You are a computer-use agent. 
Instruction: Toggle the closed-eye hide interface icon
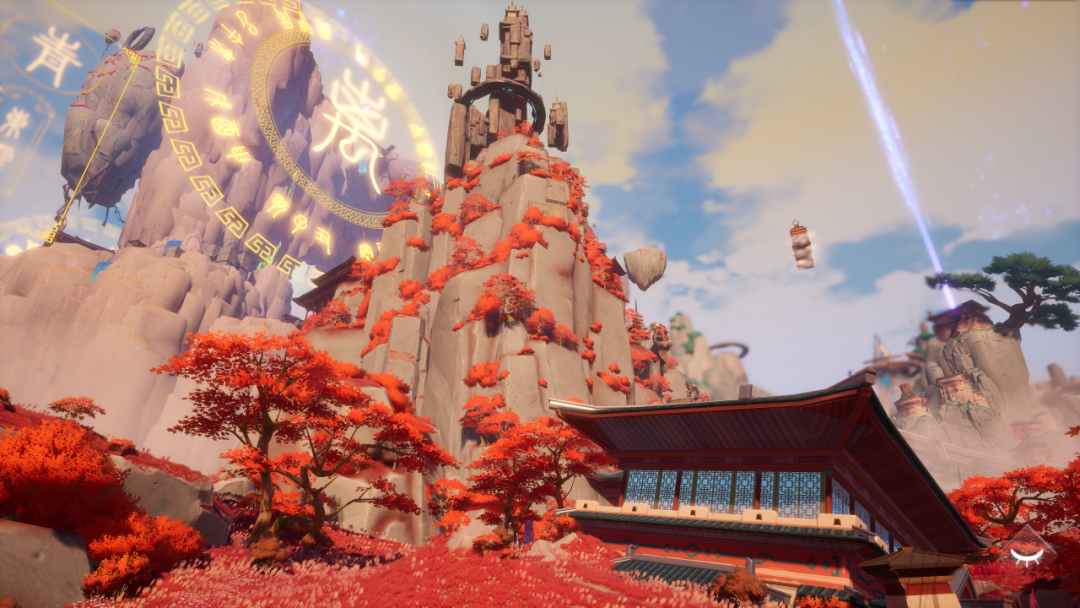tap(1026, 554)
